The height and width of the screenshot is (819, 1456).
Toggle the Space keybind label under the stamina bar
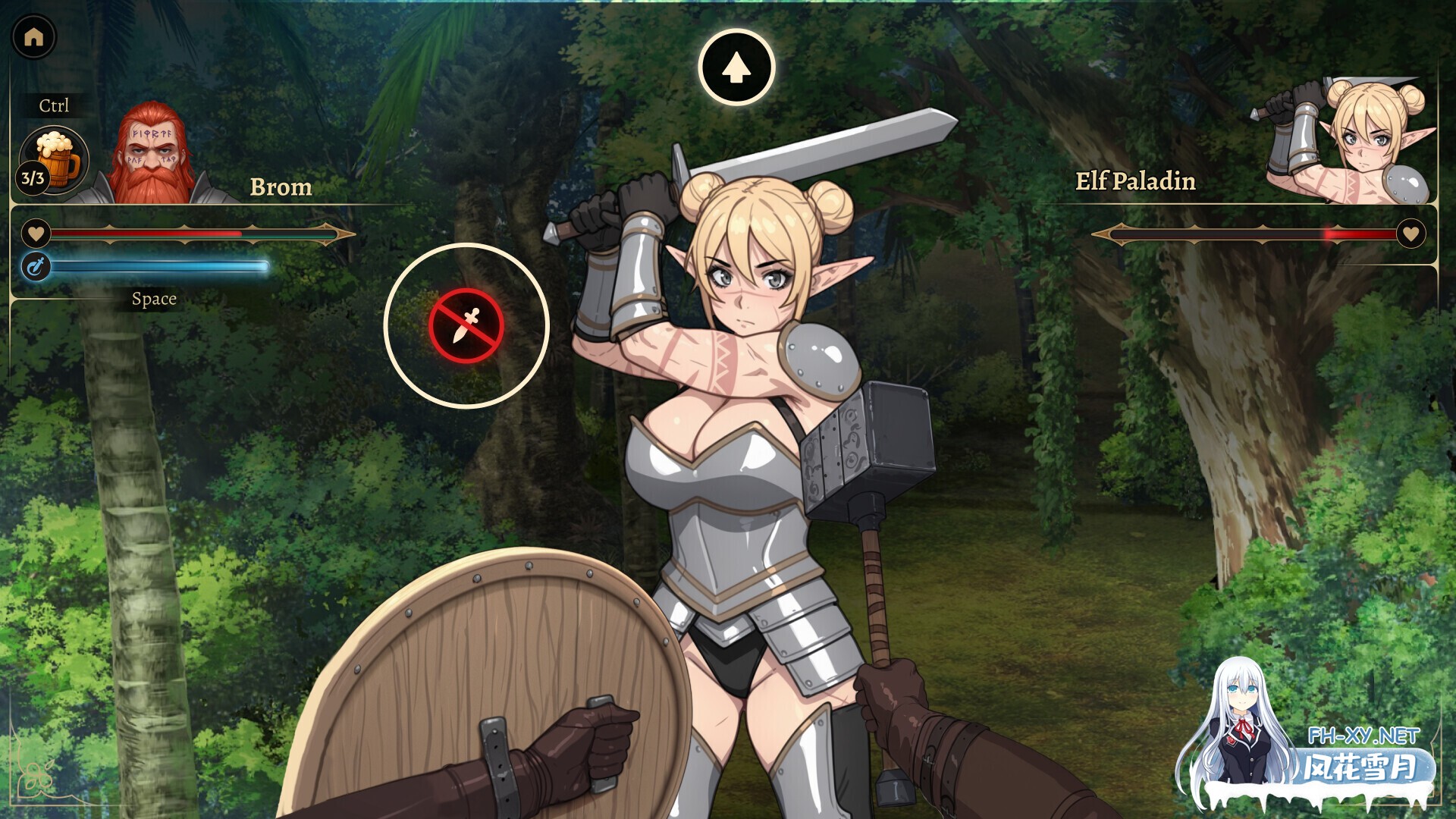pyautogui.click(x=154, y=299)
